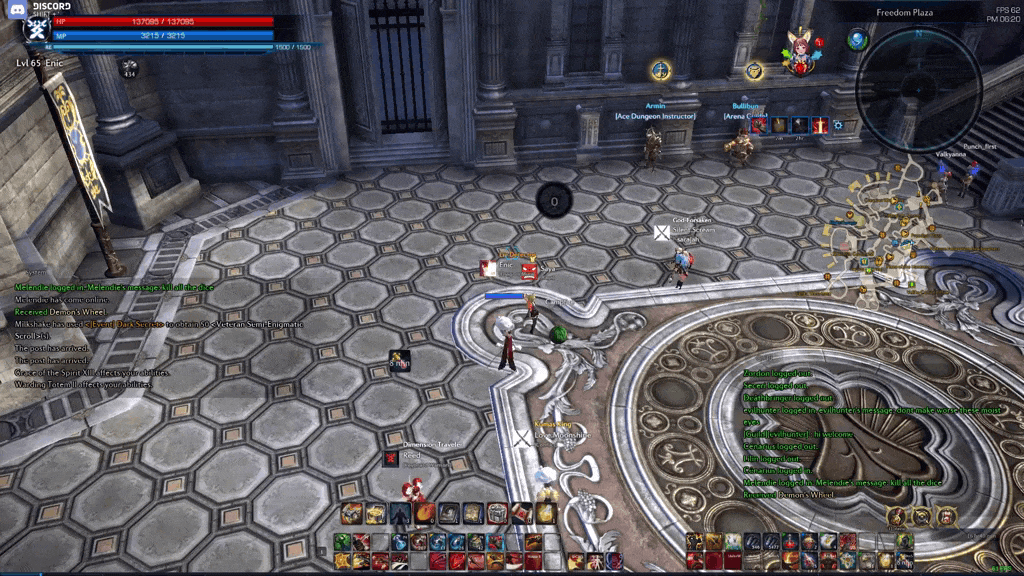The height and width of the screenshot is (576, 1024).
Task: Select the gold-framed dark compass round button
Action: 921,517
